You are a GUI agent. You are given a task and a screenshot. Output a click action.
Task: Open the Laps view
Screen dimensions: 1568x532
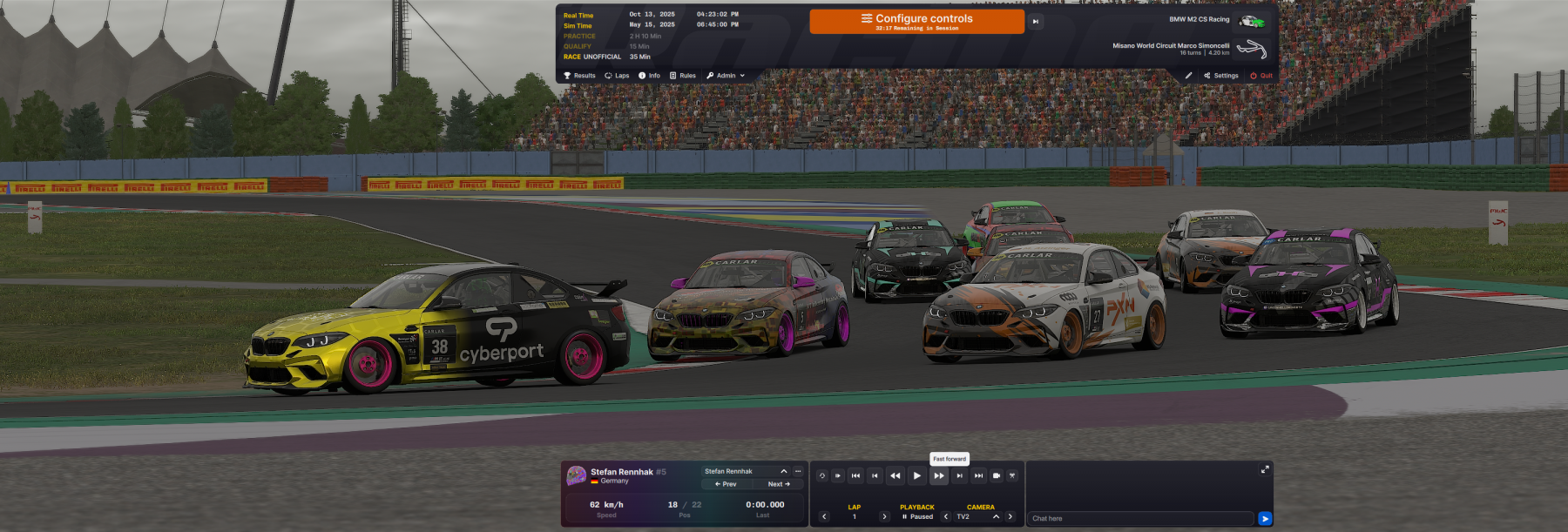(617, 76)
